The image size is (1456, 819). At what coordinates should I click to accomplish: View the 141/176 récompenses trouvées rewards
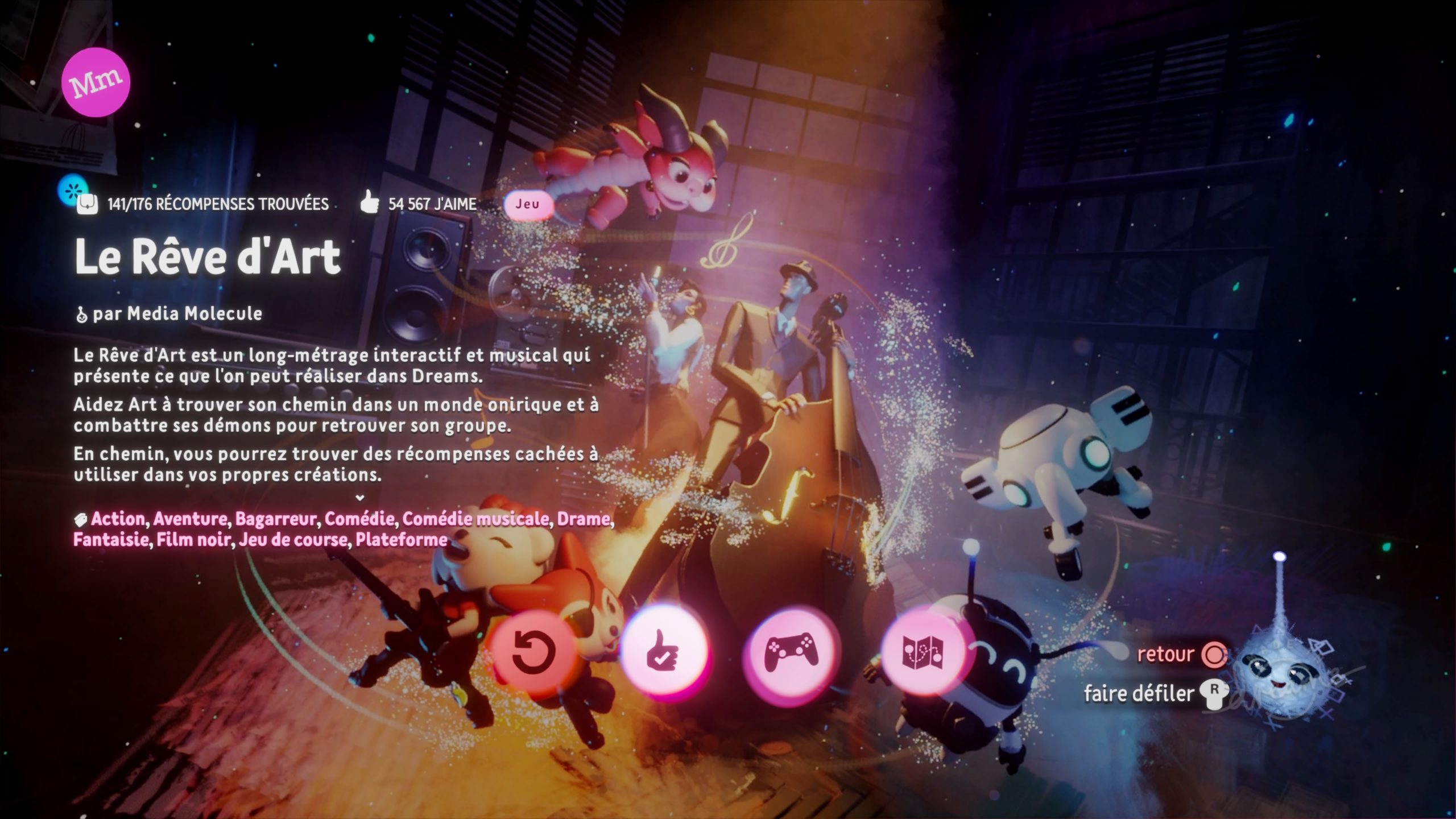coord(204,204)
